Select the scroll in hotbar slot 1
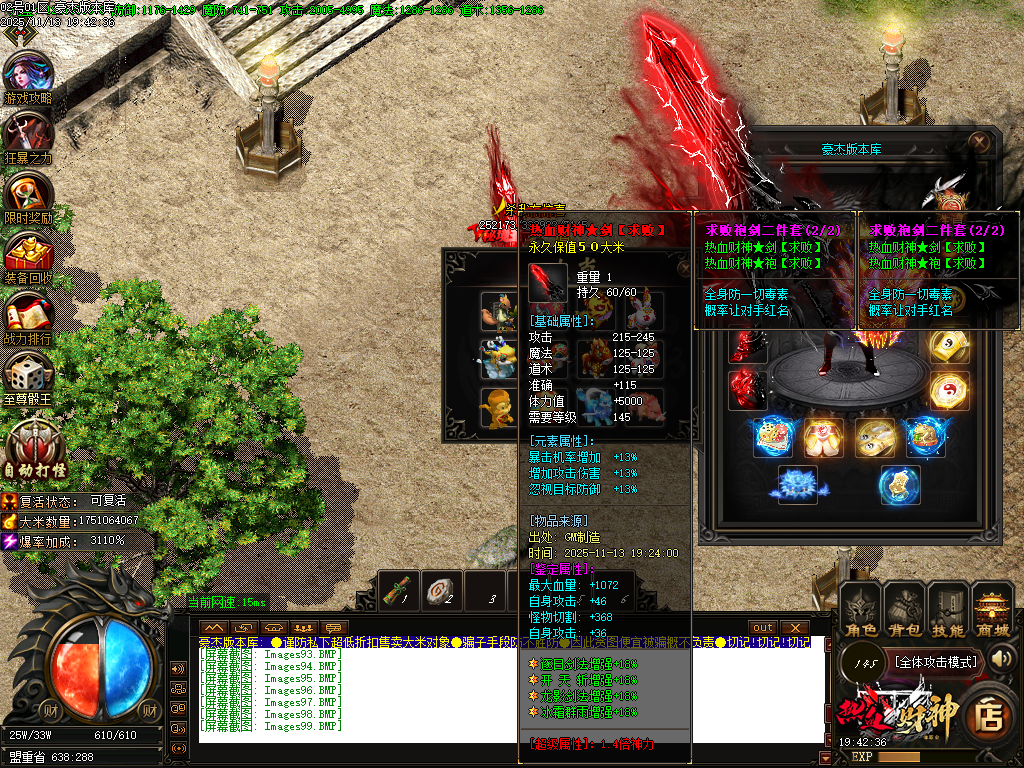1024x768 pixels. (400, 590)
